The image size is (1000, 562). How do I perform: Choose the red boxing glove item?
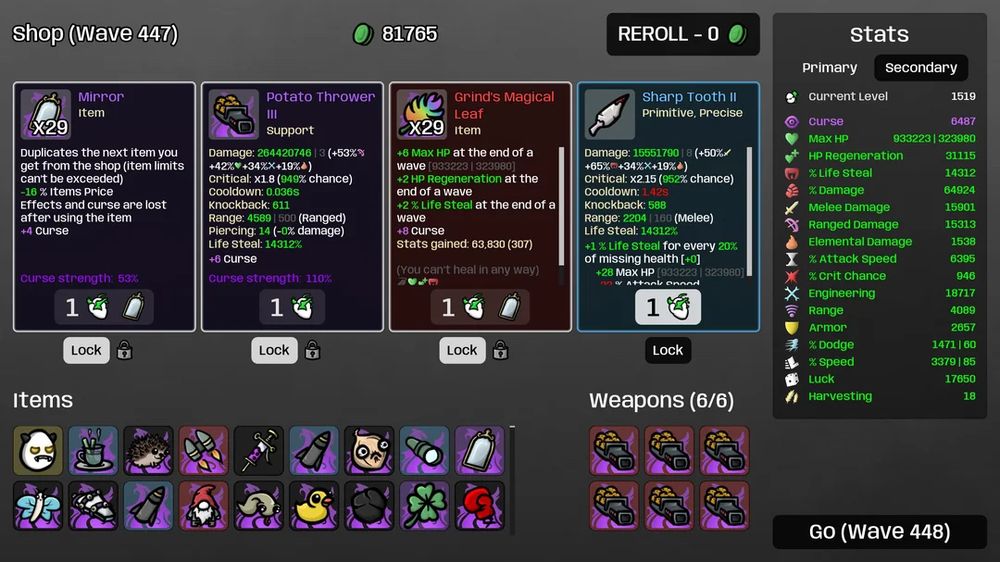tap(480, 506)
